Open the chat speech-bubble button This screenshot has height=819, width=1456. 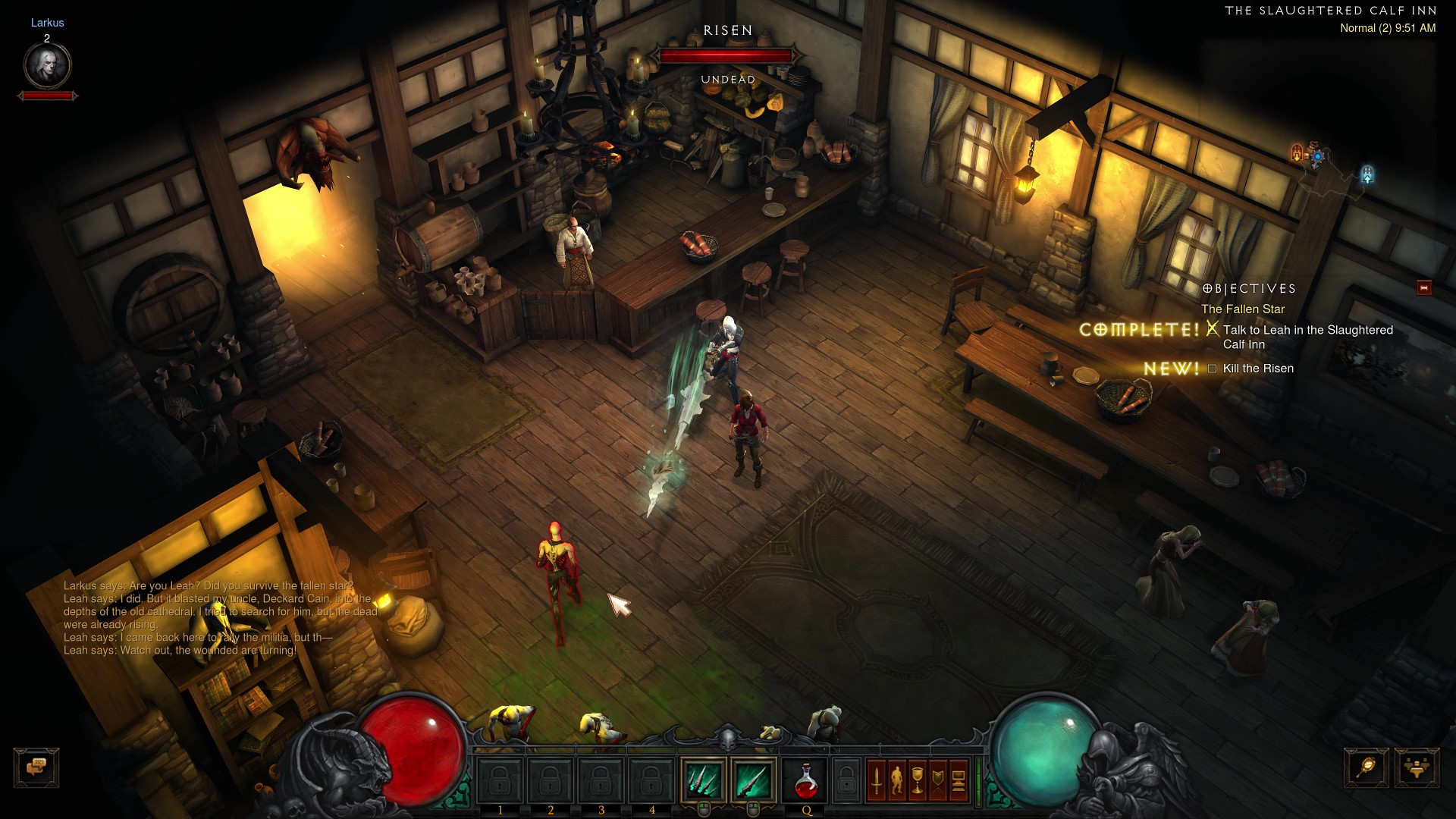(x=36, y=767)
